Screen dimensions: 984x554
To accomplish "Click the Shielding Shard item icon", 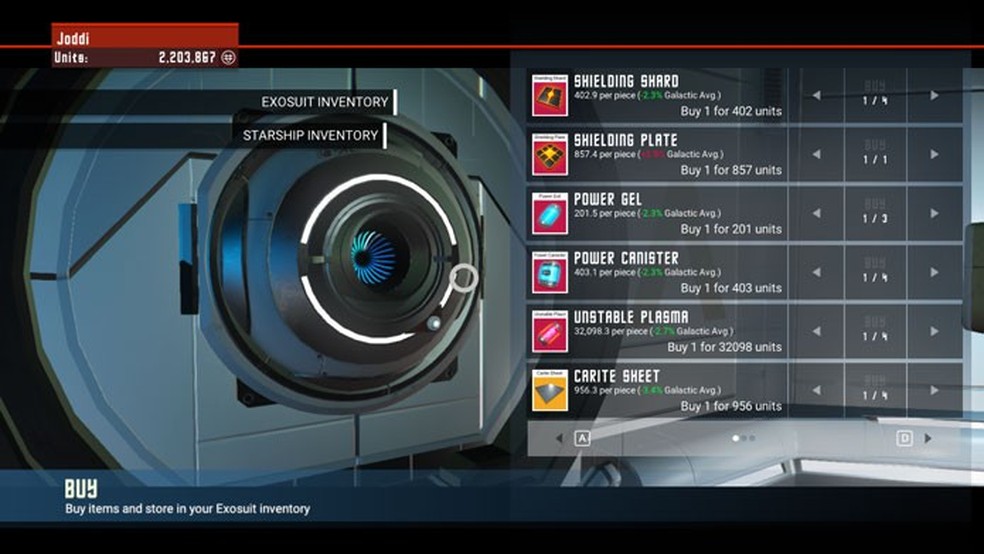I will (x=550, y=95).
